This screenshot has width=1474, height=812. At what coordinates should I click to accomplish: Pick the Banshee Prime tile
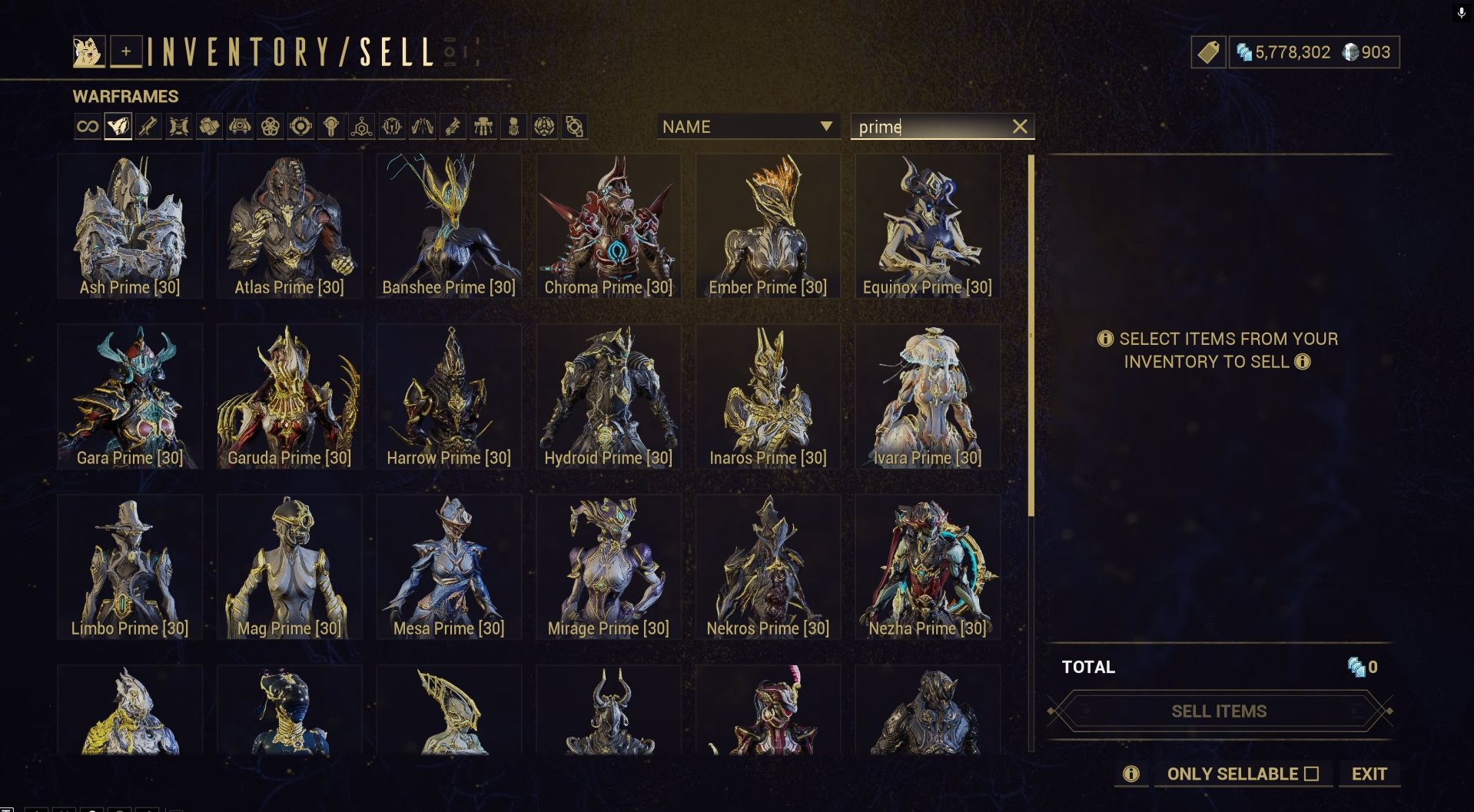click(449, 226)
